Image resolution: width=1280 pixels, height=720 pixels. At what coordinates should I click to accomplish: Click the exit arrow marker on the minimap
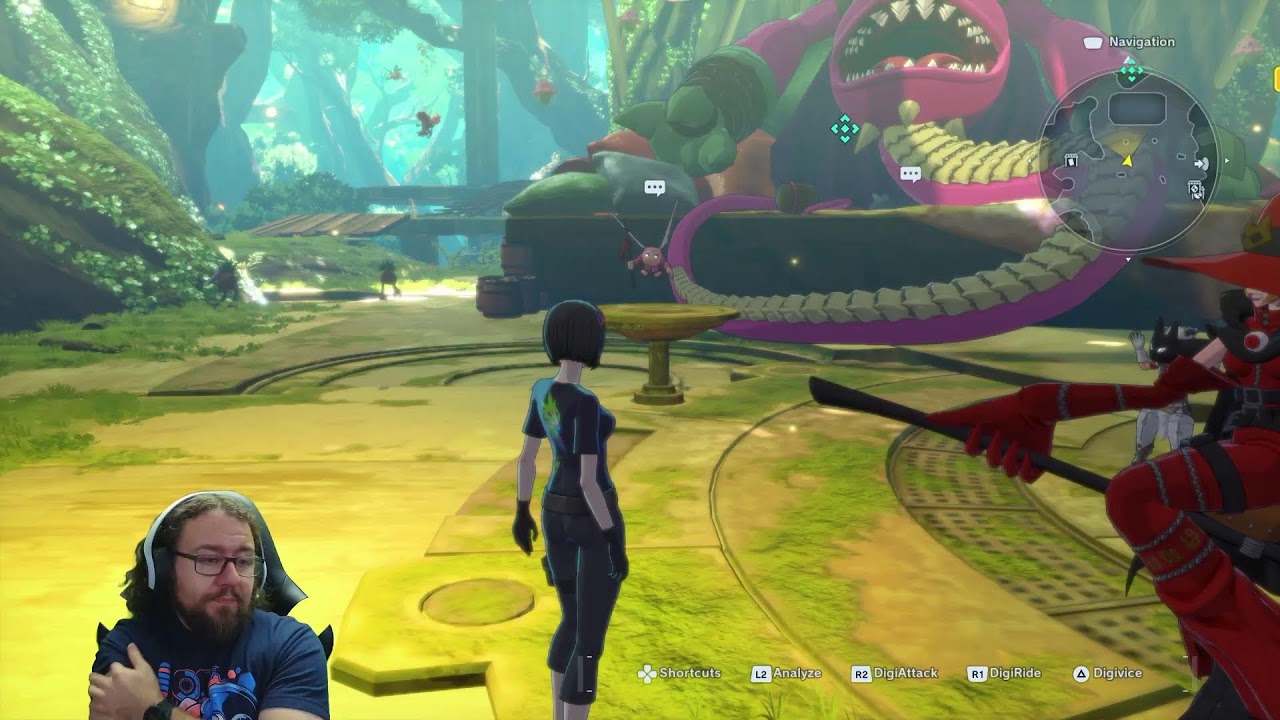[1201, 164]
